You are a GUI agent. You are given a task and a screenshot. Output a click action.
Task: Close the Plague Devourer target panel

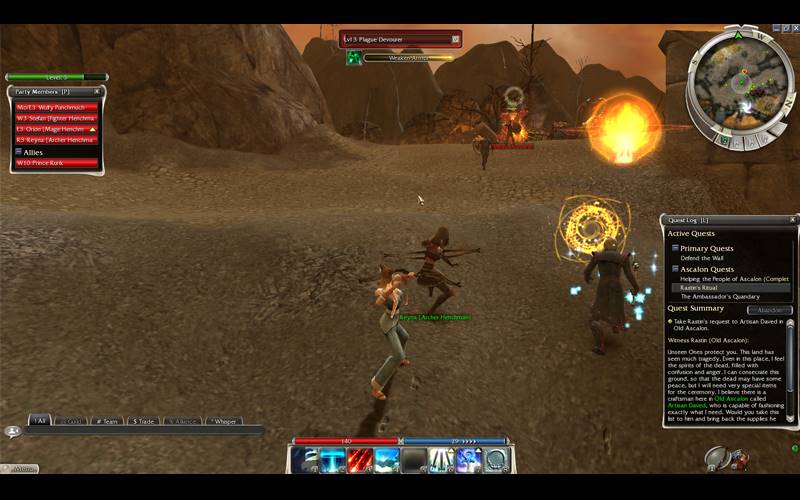(456, 40)
